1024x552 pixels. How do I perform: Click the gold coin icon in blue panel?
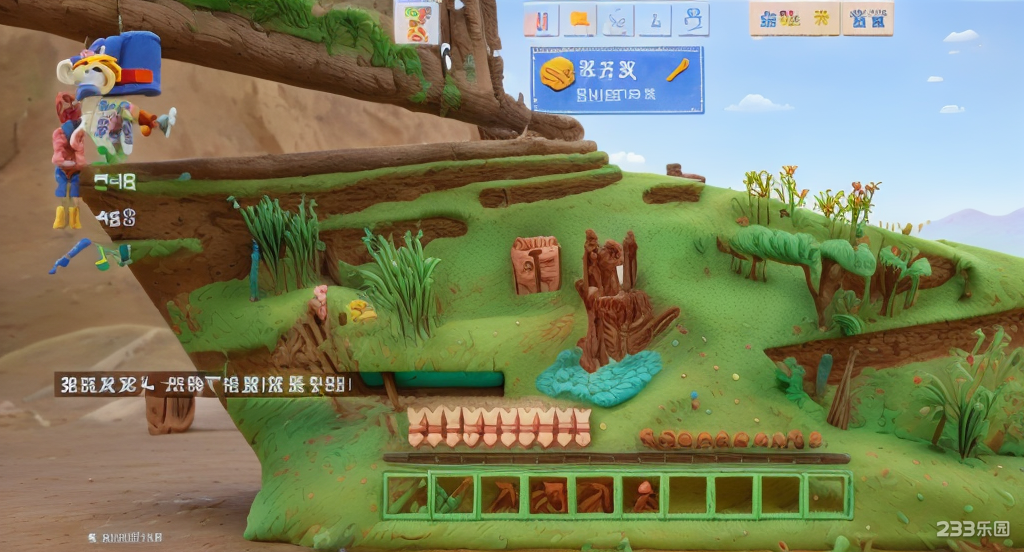coord(557,72)
